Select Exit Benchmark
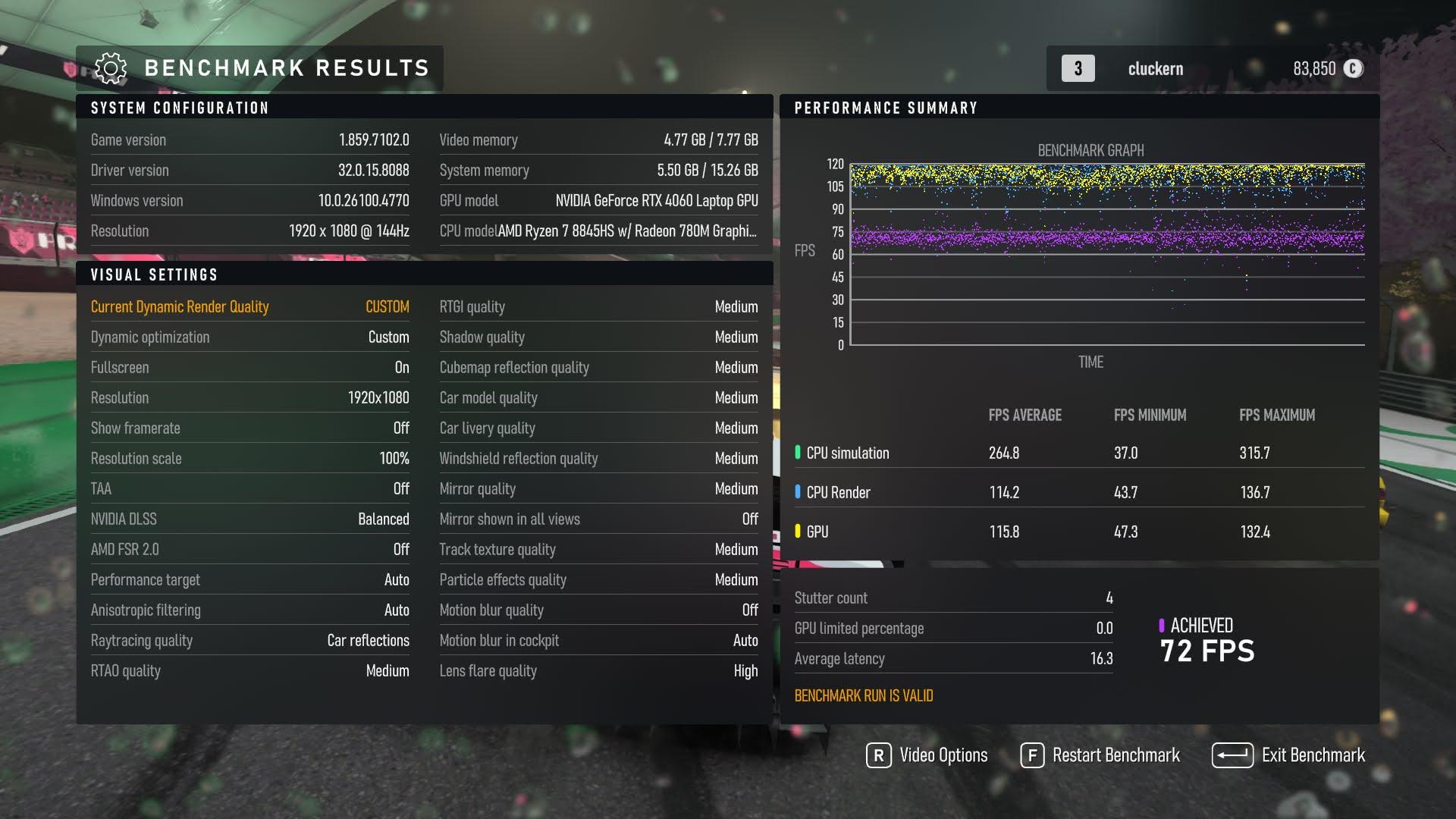Screen dimensions: 1456x819 1288,755
